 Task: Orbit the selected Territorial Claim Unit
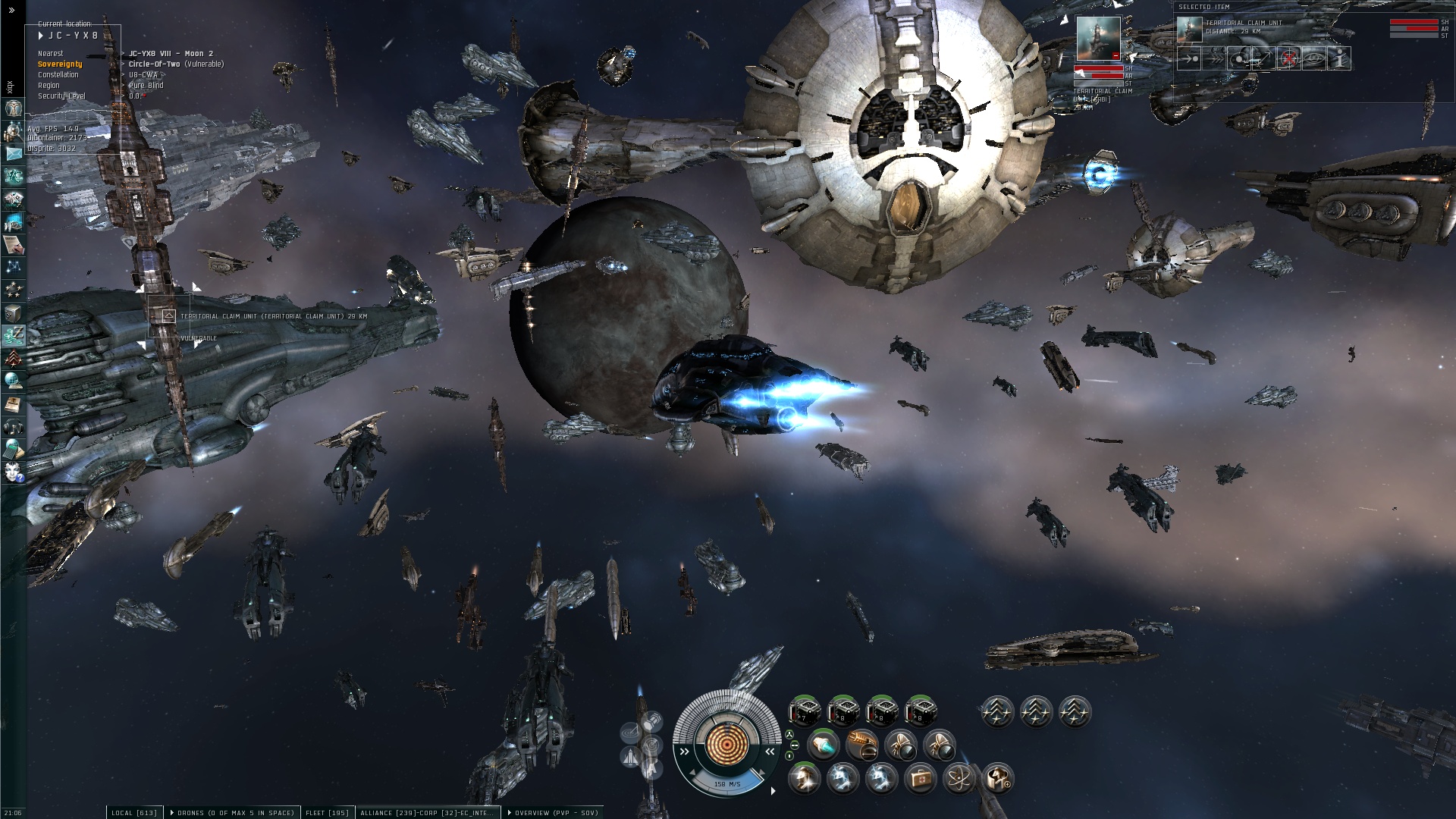[1239, 58]
